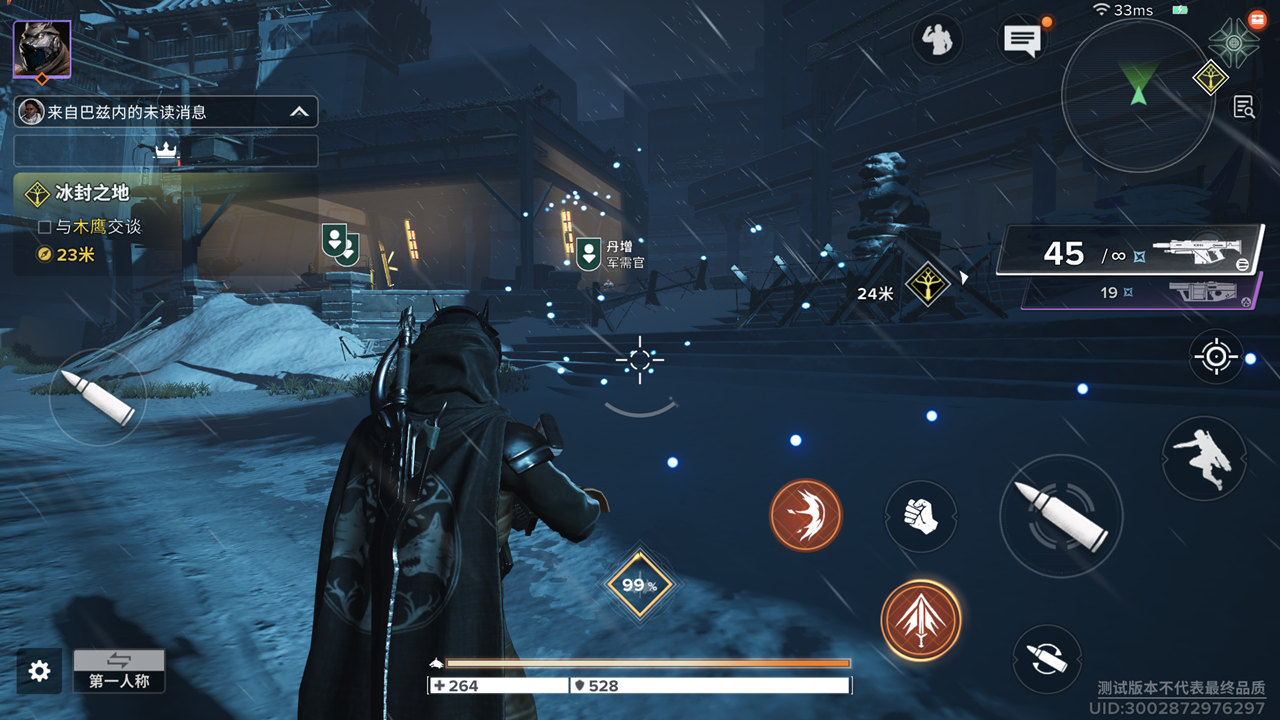Switch to the secondary weapon with 19 ammo
Image resolution: width=1280 pixels, height=720 pixels.
coord(1140,293)
